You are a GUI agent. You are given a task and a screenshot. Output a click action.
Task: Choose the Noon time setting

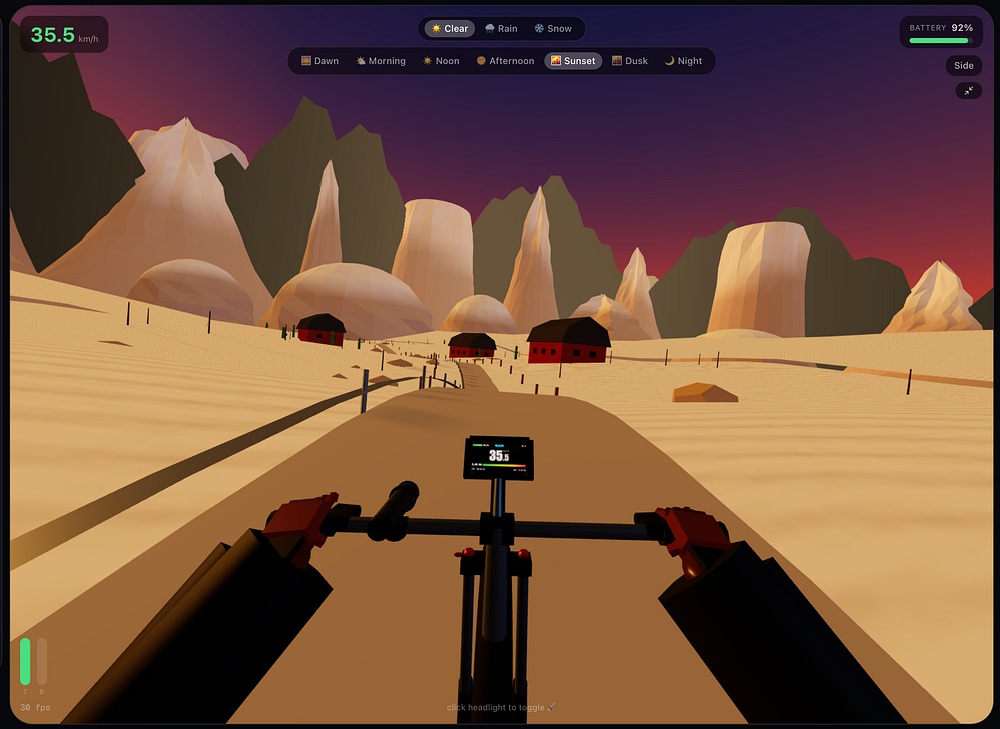441,61
